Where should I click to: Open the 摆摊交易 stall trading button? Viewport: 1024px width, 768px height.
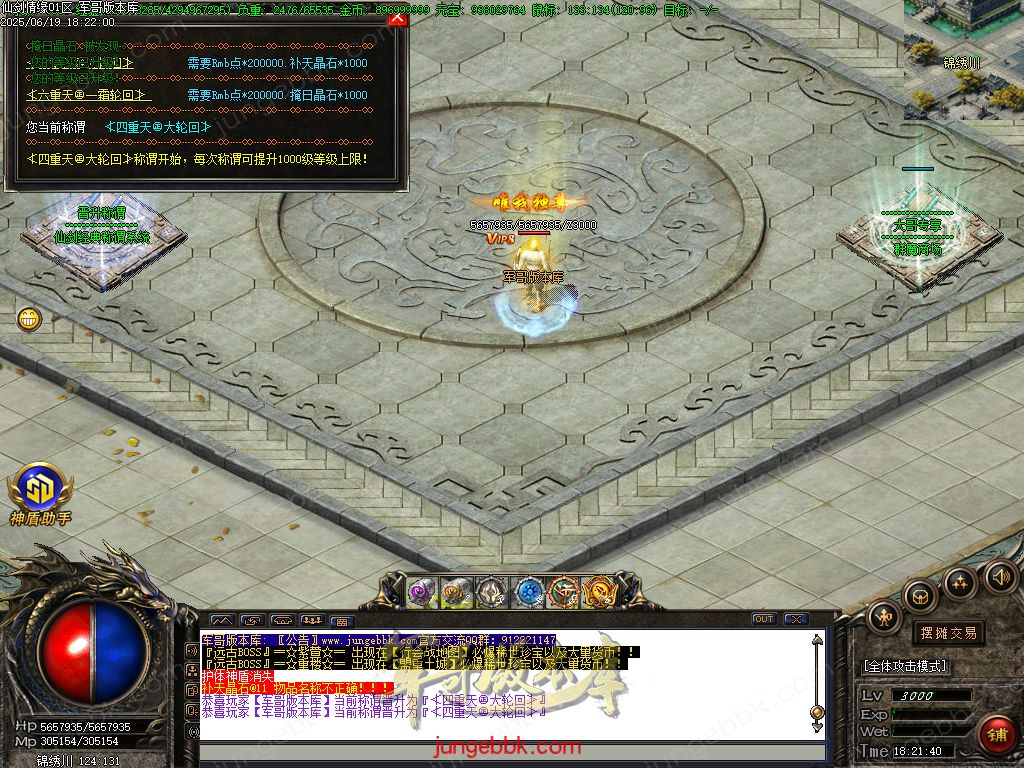tap(947, 633)
